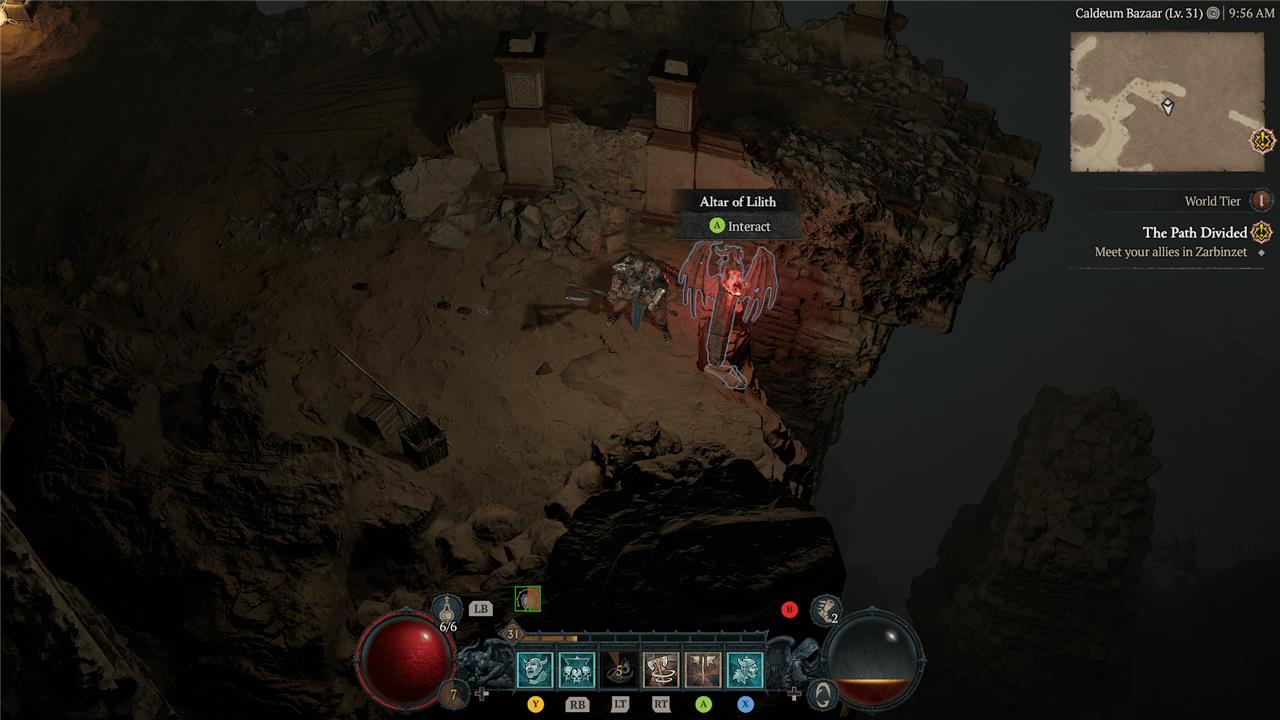Activate the whirling axe skill
Image resolution: width=1280 pixels, height=720 pixels.
[x=661, y=670]
